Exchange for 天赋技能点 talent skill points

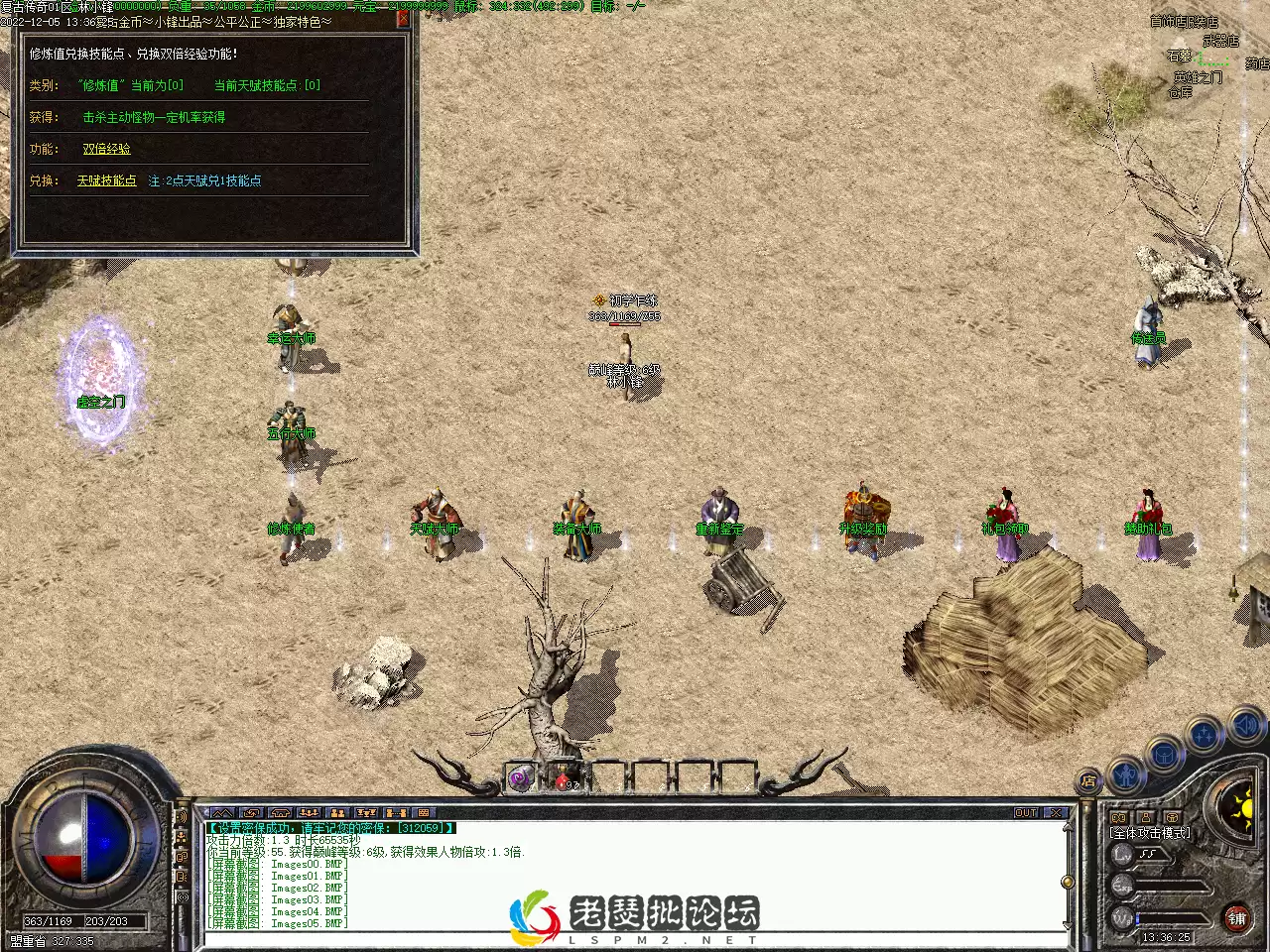click(106, 180)
